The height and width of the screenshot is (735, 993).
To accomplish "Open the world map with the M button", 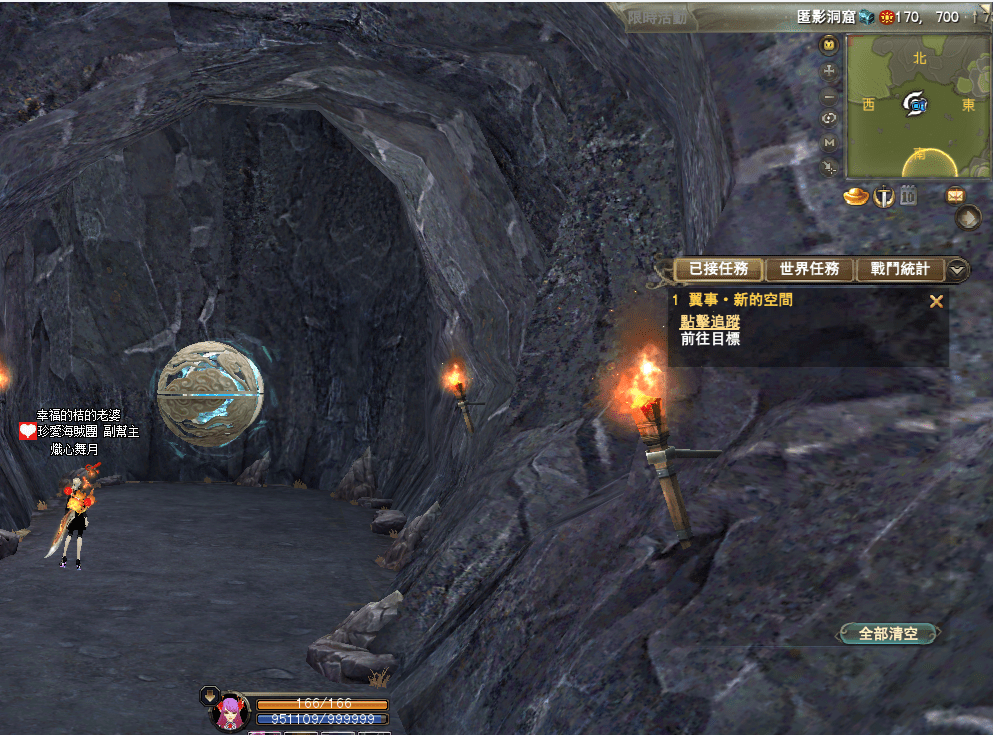I will (829, 143).
